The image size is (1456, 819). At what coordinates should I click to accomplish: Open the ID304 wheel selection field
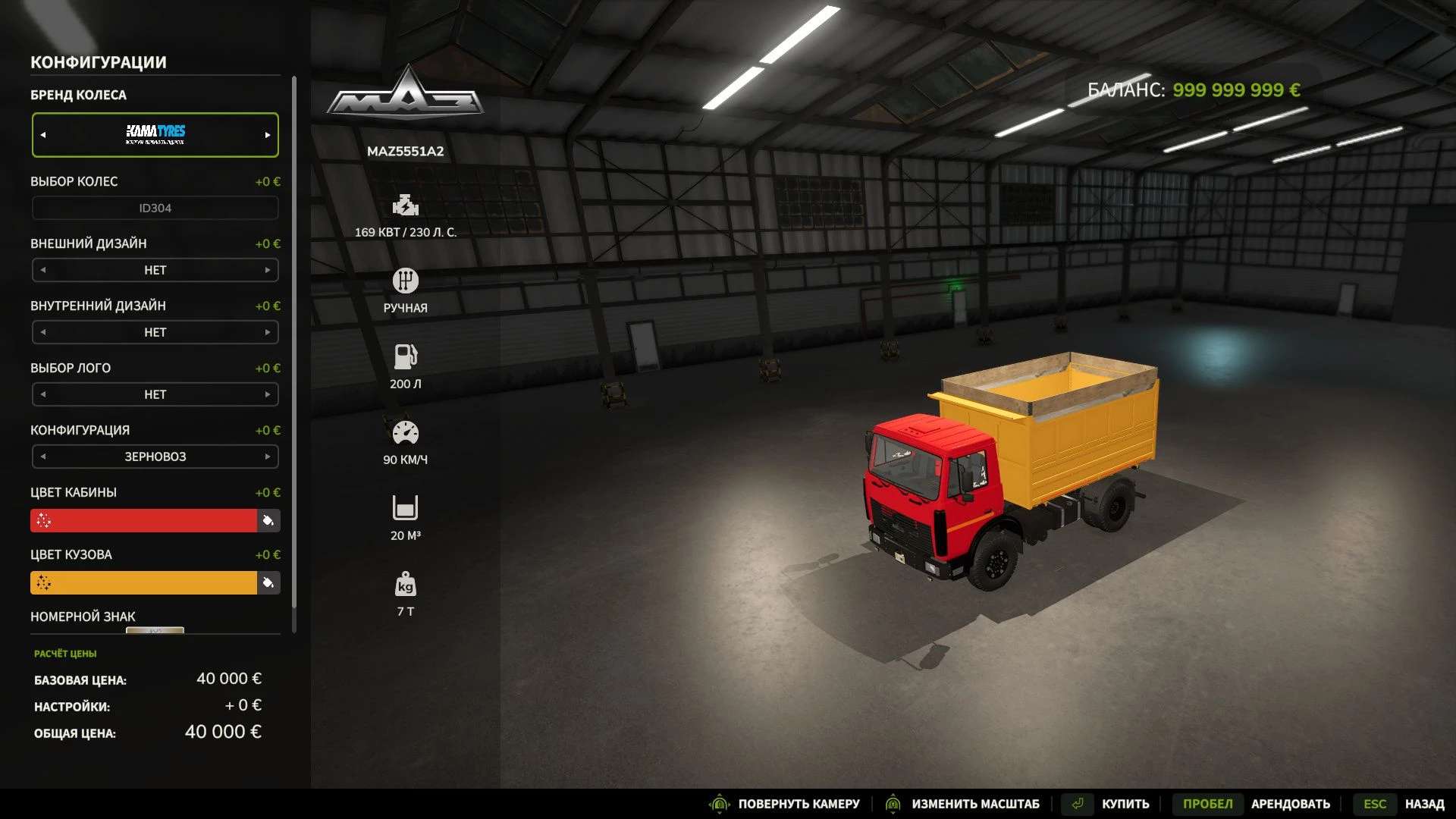click(155, 208)
